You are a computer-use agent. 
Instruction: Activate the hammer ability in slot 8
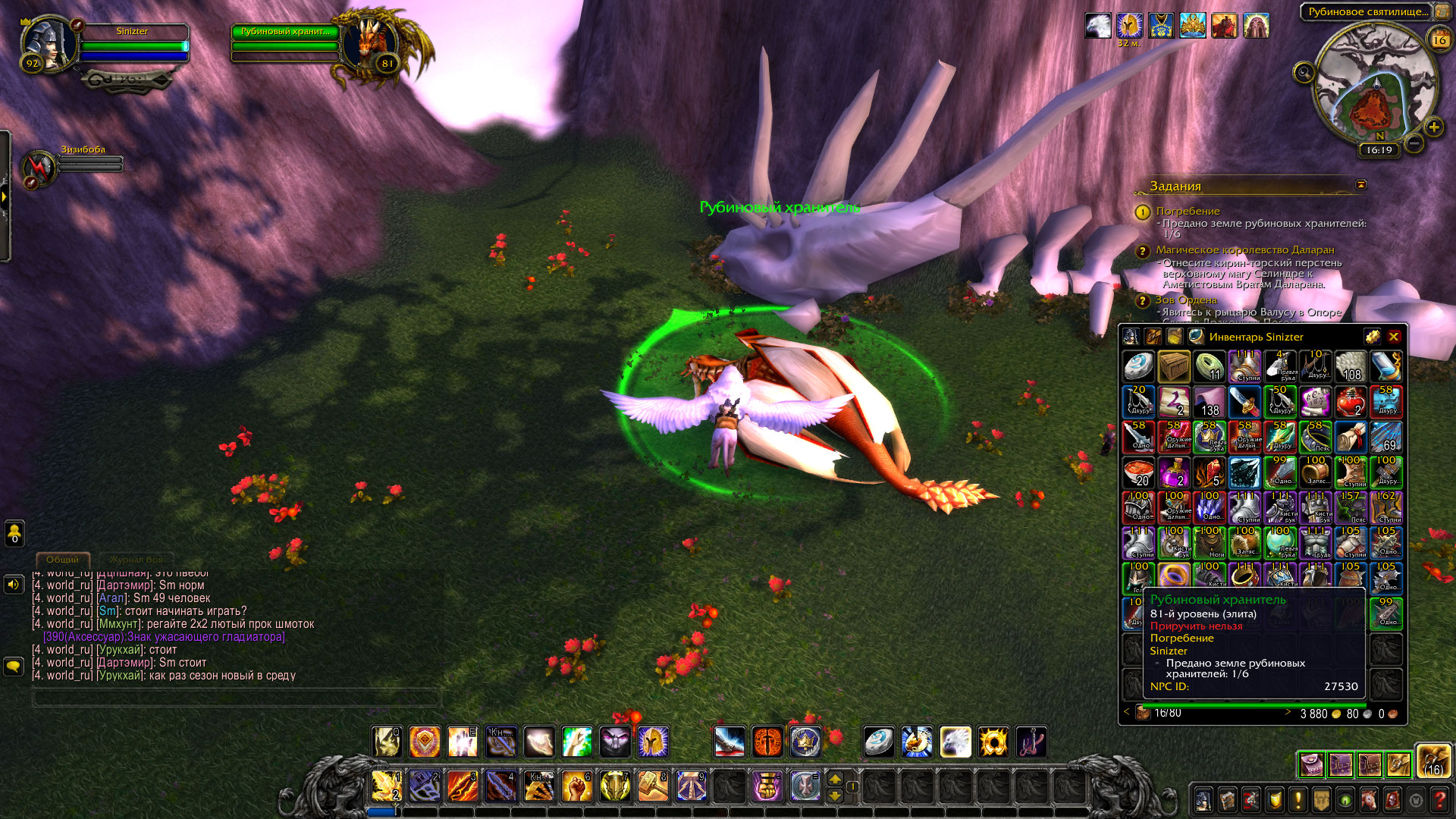pyautogui.click(x=653, y=786)
